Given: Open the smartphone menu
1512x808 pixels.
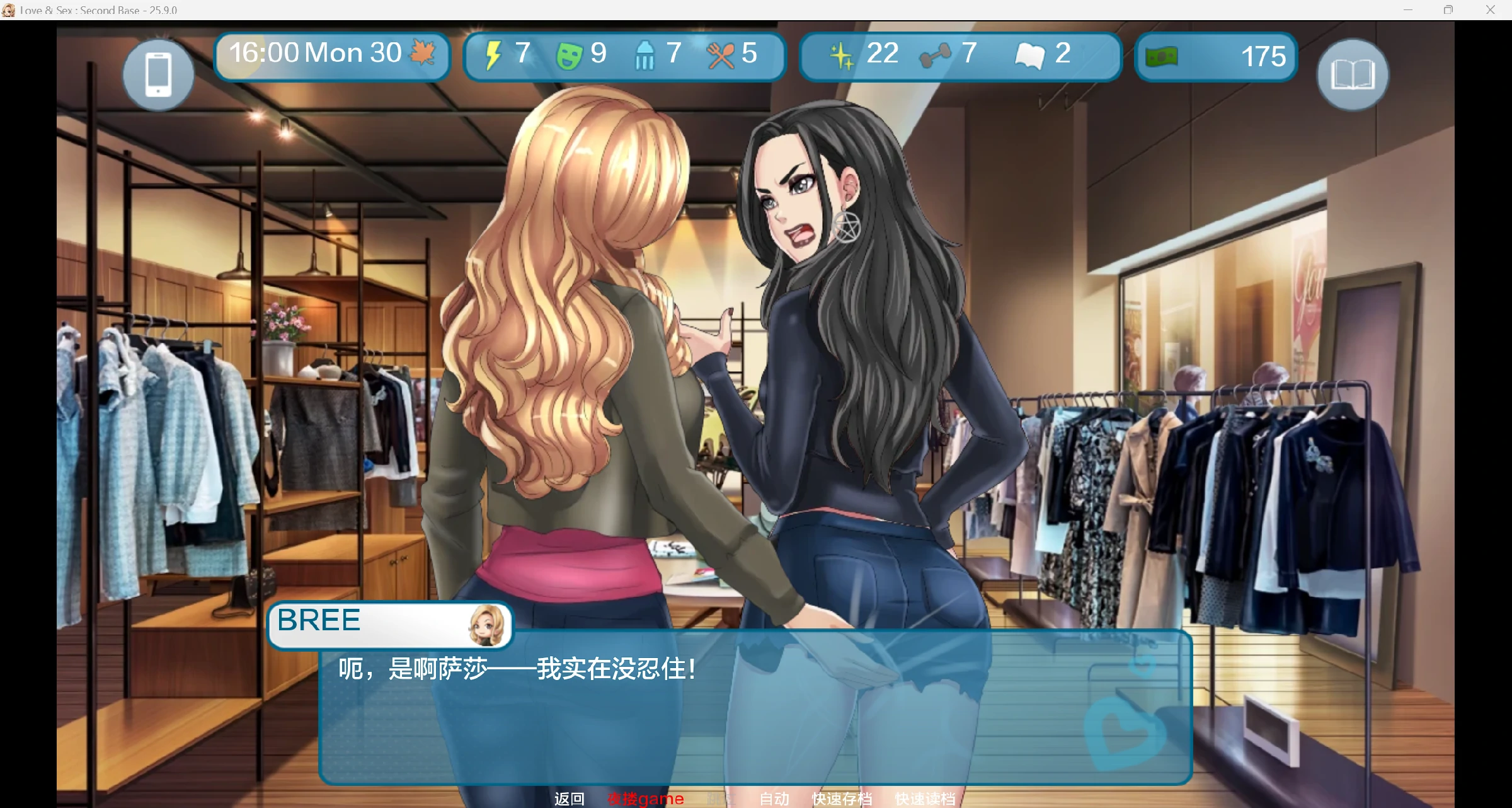Looking at the screenshot, I should pyautogui.click(x=158, y=75).
